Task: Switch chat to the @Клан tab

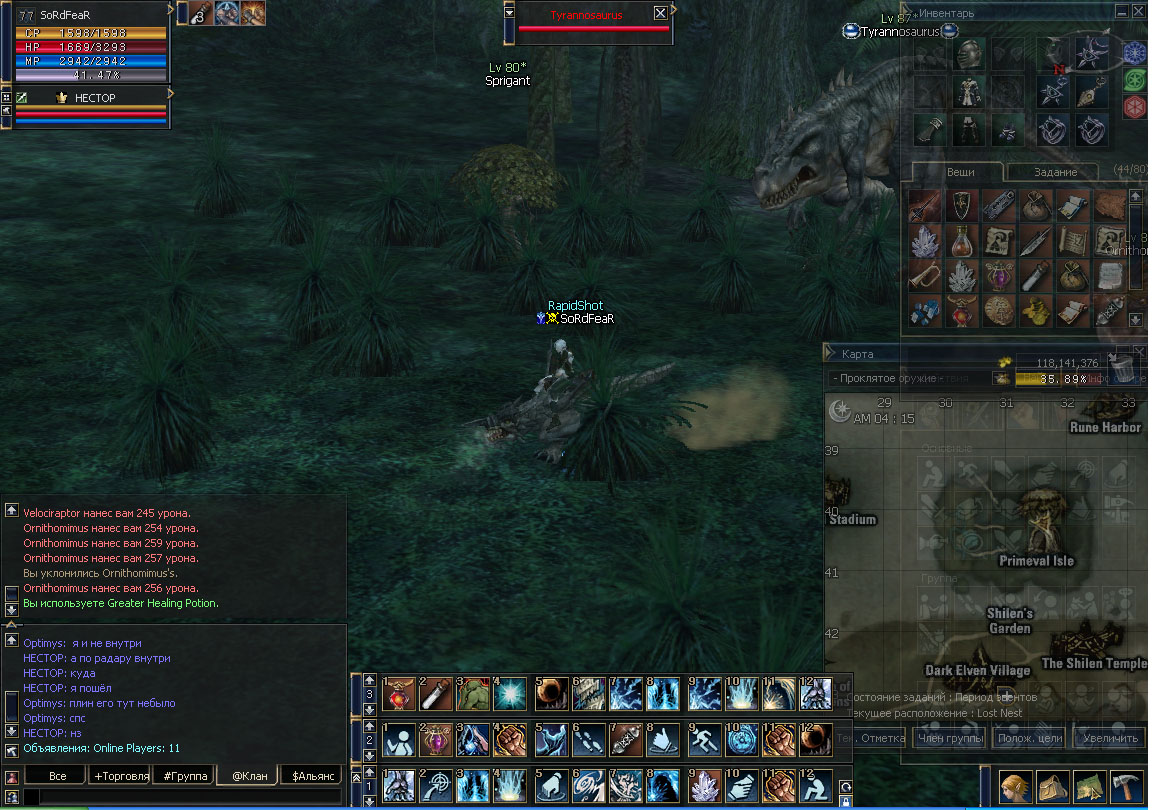Action: 246,775
